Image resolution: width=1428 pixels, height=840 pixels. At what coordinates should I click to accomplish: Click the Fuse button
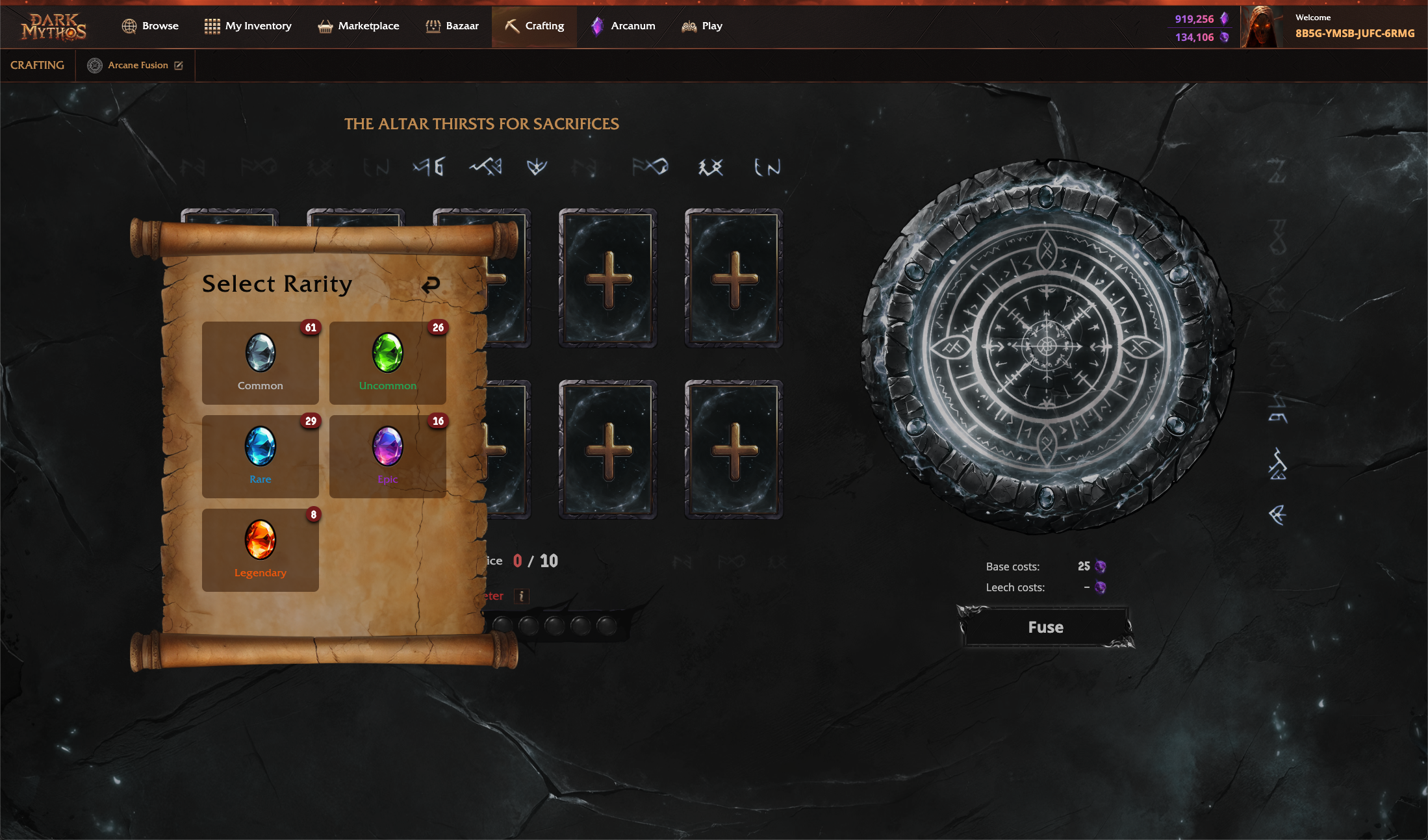1045,627
